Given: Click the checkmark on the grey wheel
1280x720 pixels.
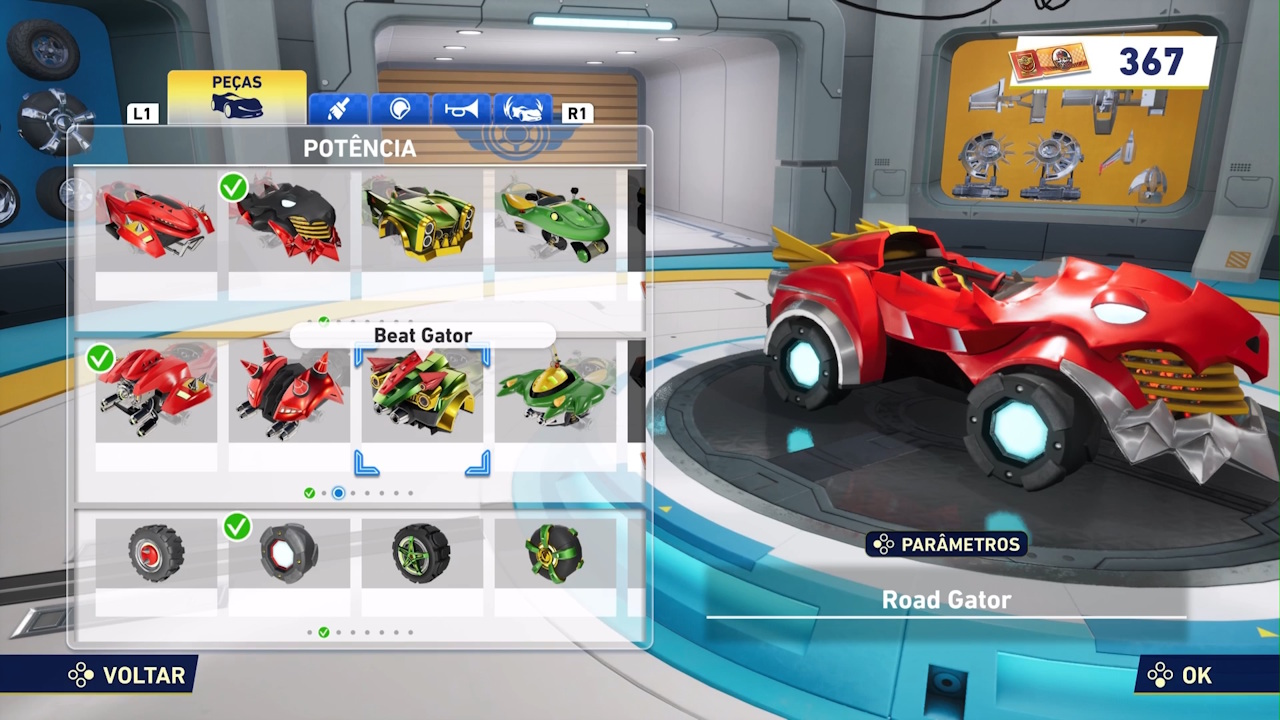Looking at the screenshot, I should [237, 527].
